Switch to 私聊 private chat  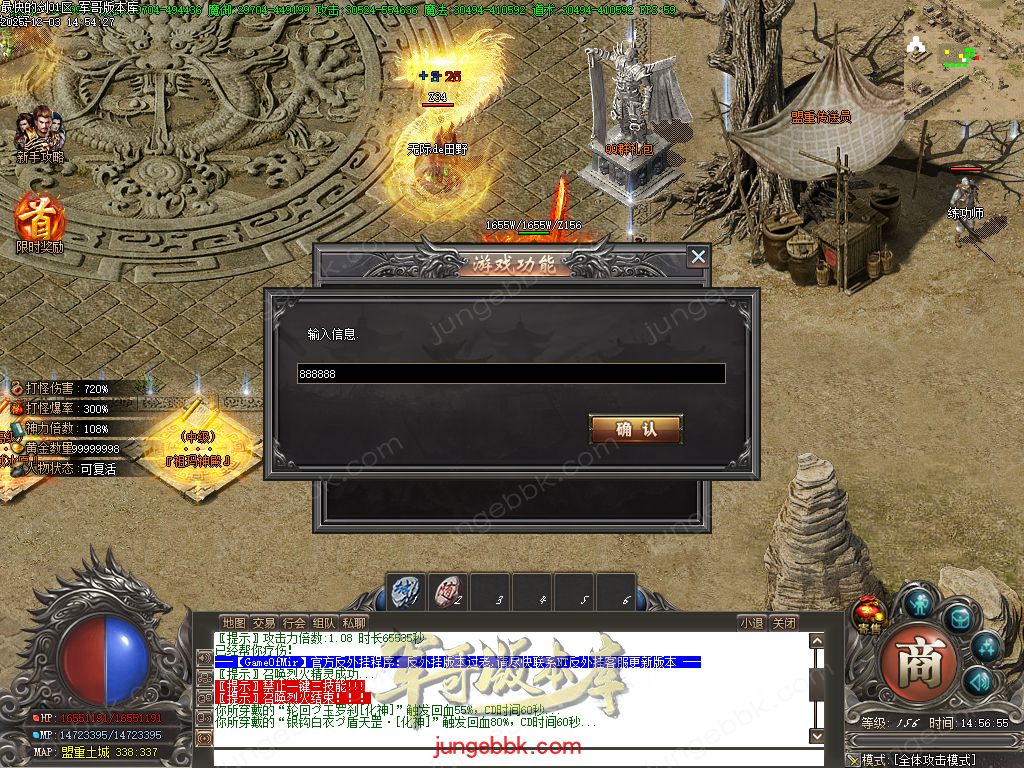click(x=354, y=623)
